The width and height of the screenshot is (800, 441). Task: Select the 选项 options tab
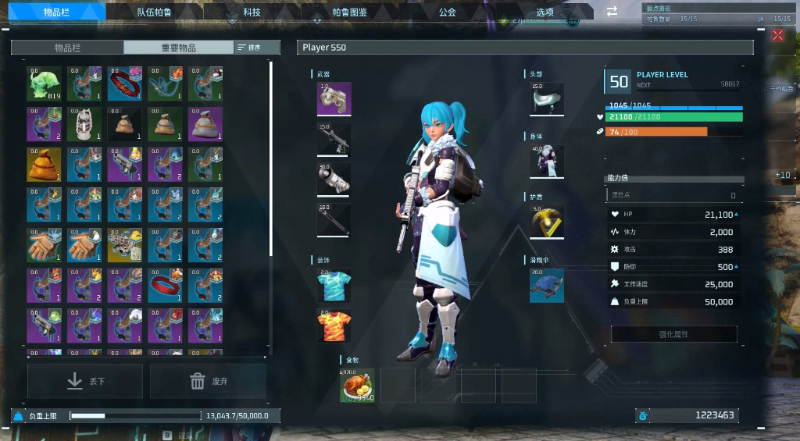pyautogui.click(x=543, y=12)
